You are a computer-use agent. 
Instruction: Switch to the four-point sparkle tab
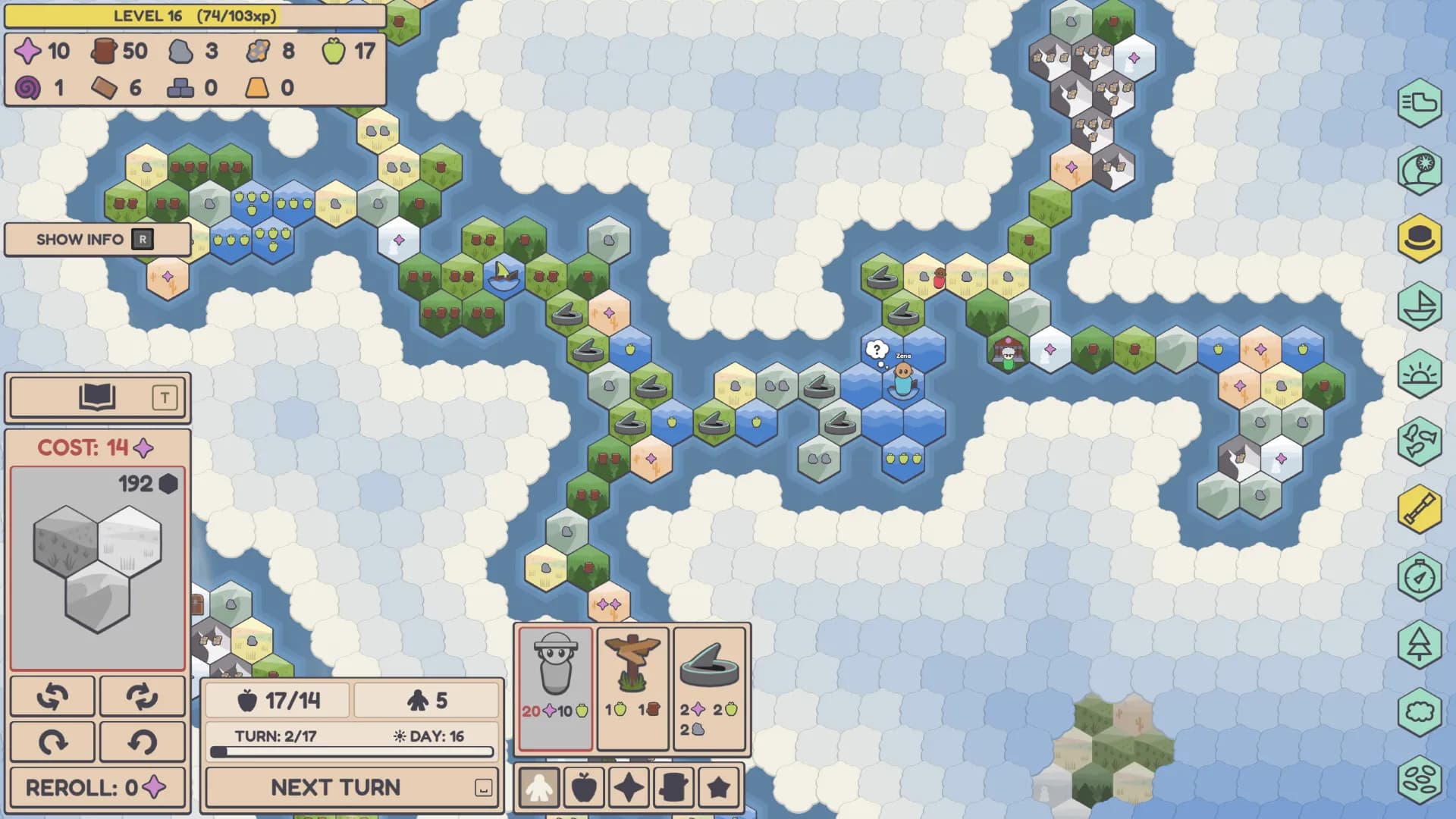click(629, 787)
